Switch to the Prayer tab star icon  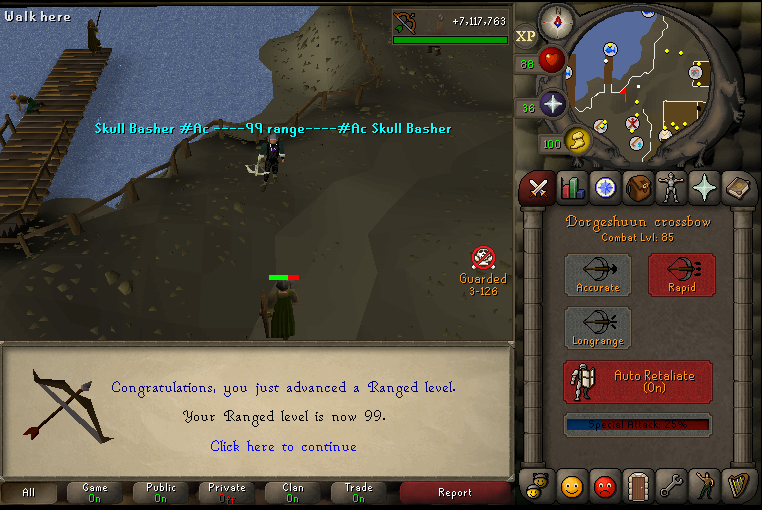705,187
